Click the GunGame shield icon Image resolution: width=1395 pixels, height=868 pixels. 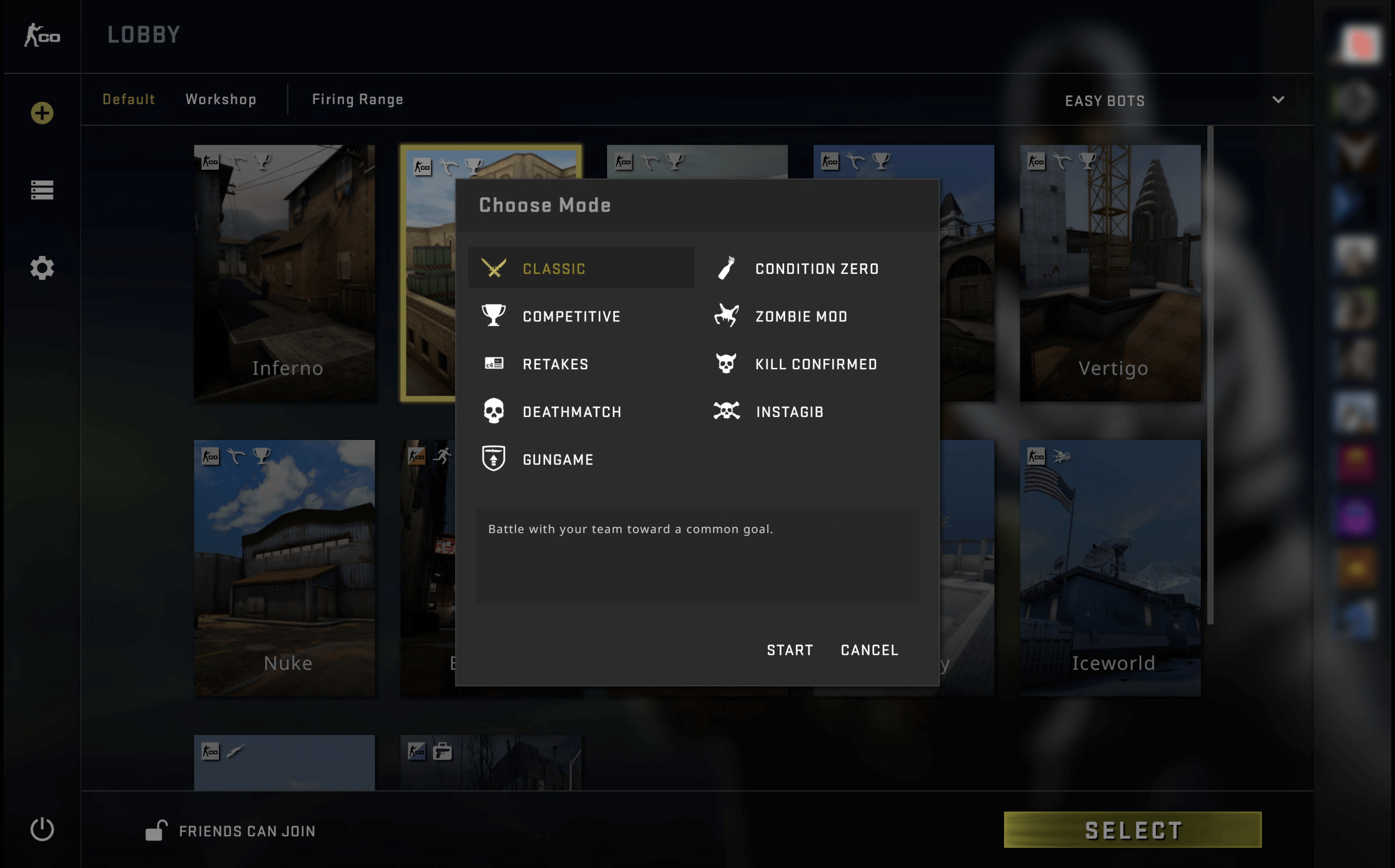[494, 459]
